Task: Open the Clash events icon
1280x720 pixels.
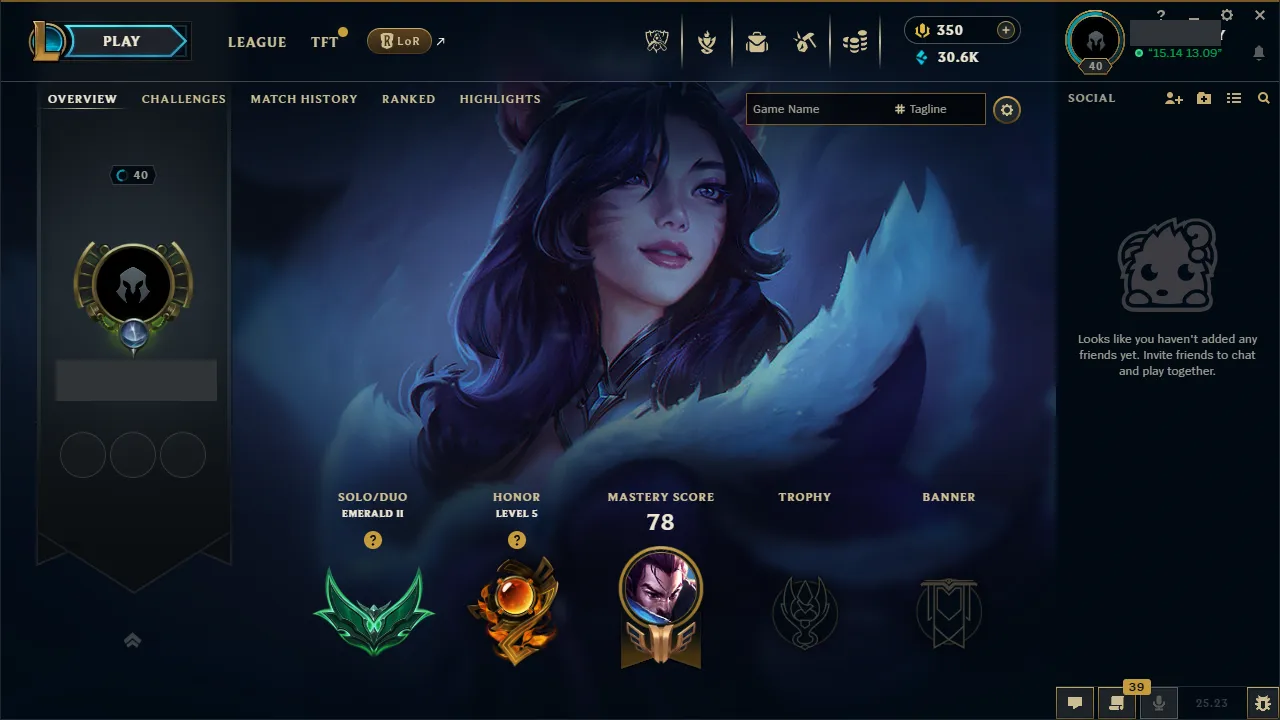Action: 707,41
